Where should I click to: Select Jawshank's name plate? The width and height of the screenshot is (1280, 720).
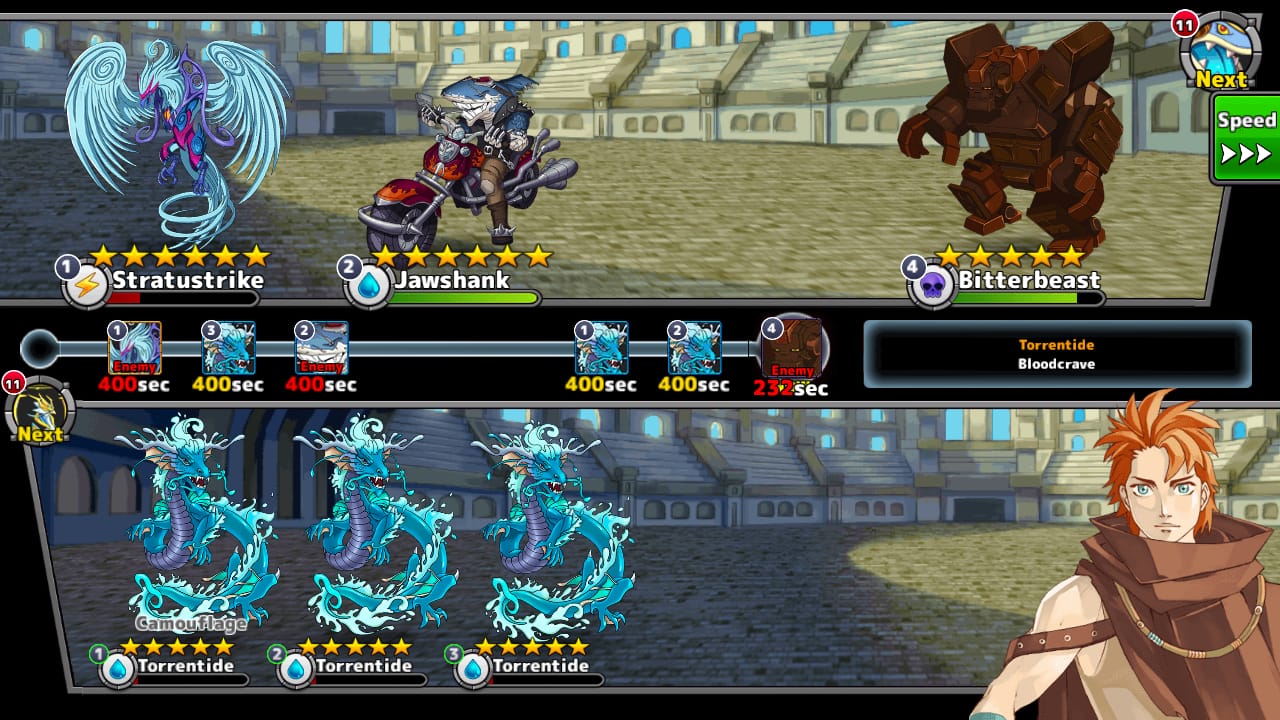point(451,280)
